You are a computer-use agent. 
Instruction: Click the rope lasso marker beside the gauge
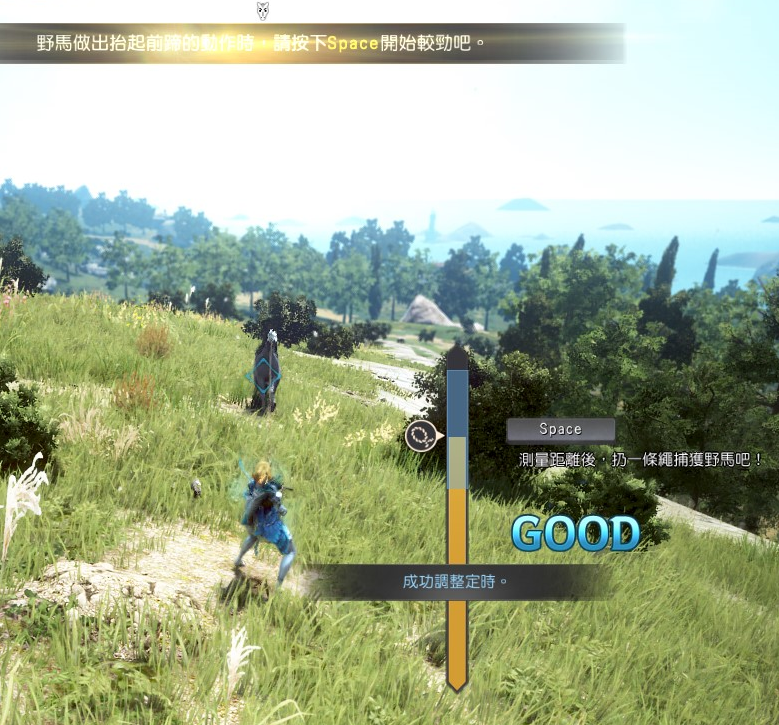pos(422,435)
